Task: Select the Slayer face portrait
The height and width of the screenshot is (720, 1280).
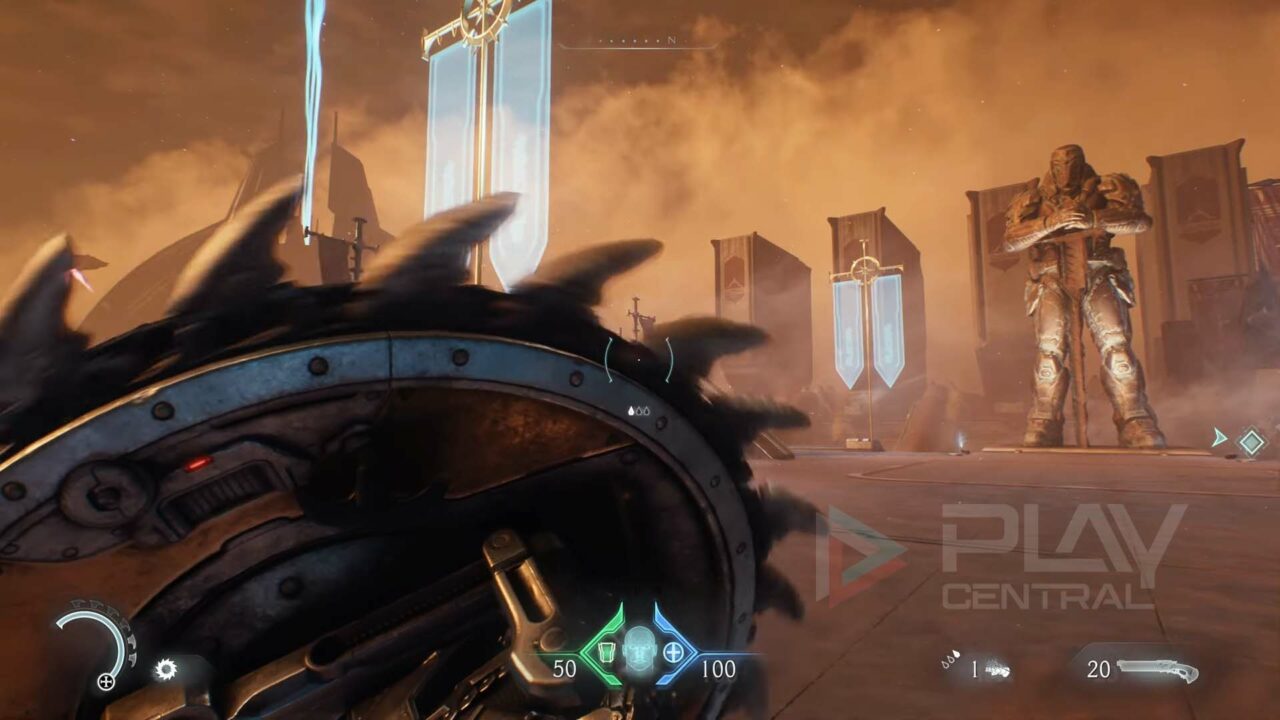Action: (x=639, y=651)
